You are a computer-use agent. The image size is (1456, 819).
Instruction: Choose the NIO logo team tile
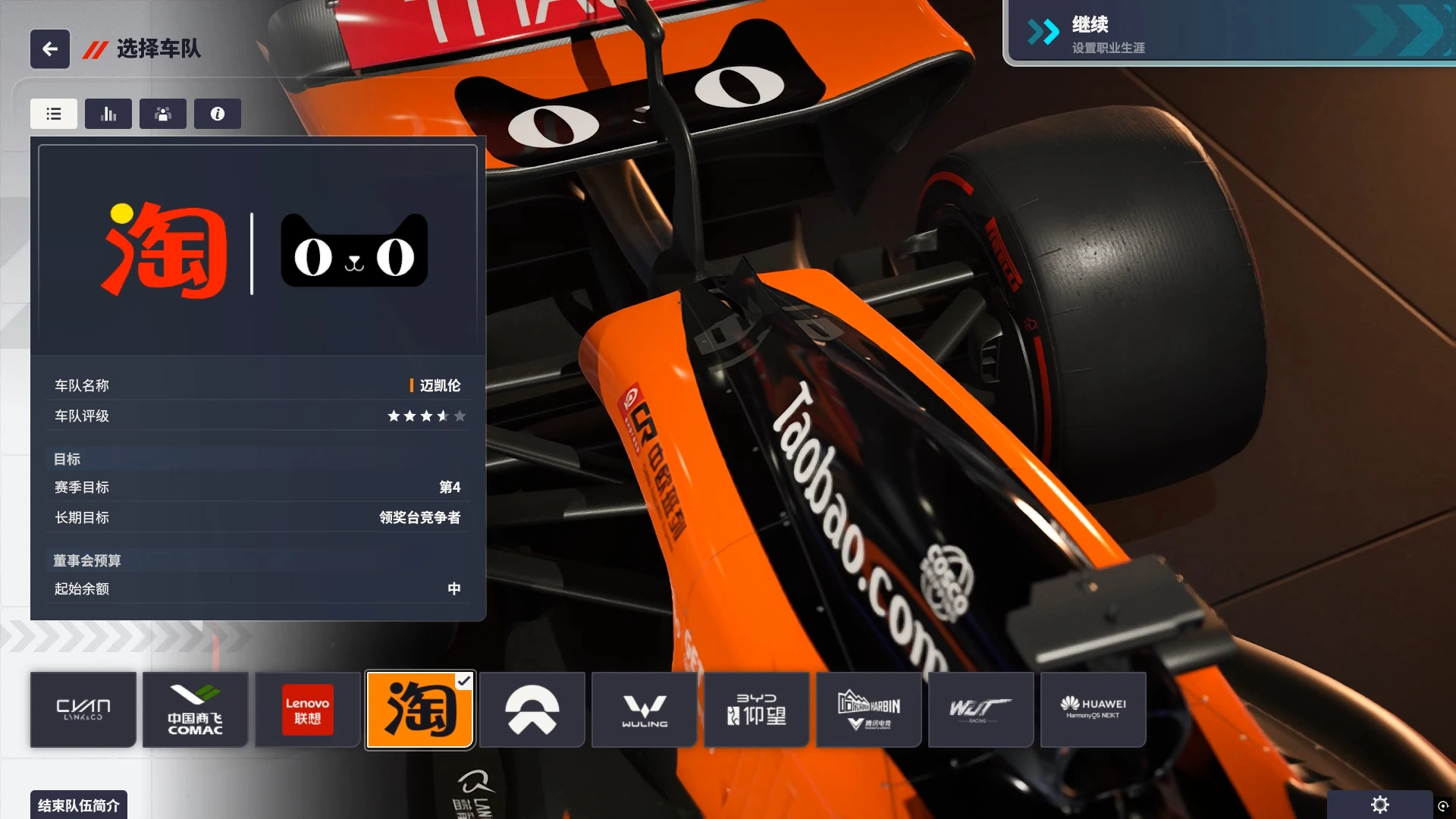point(532,710)
